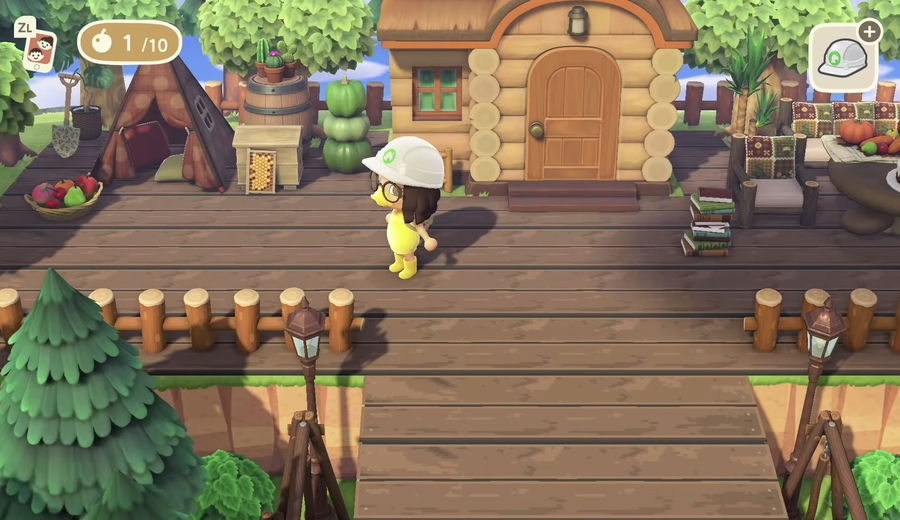Open the villager photo album icon

pyautogui.click(x=41, y=48)
